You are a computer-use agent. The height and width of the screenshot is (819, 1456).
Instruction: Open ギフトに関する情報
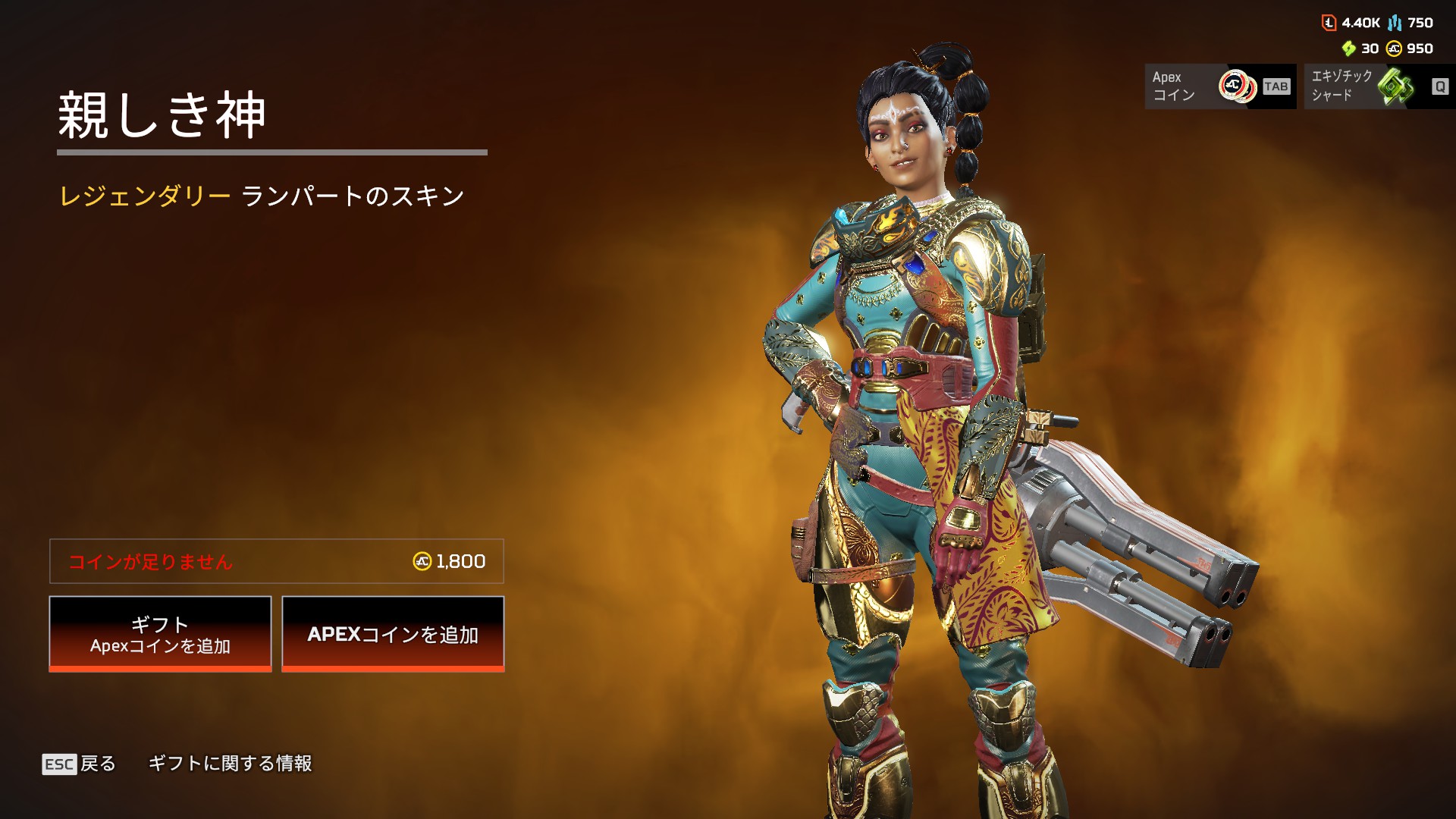click(x=230, y=764)
